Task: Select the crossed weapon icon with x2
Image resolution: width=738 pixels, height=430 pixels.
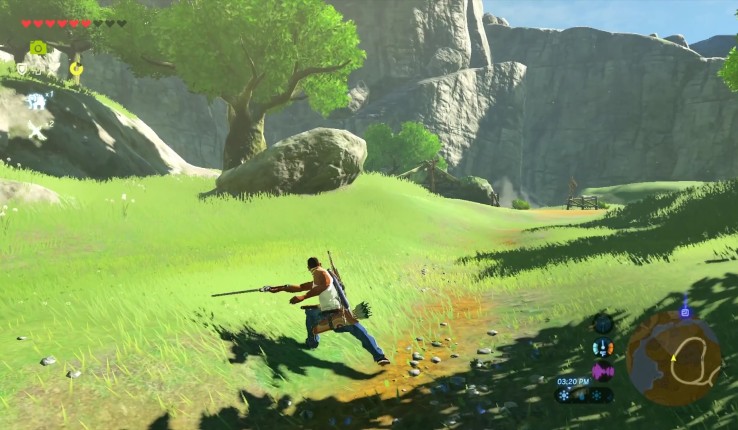Action: 37,130
